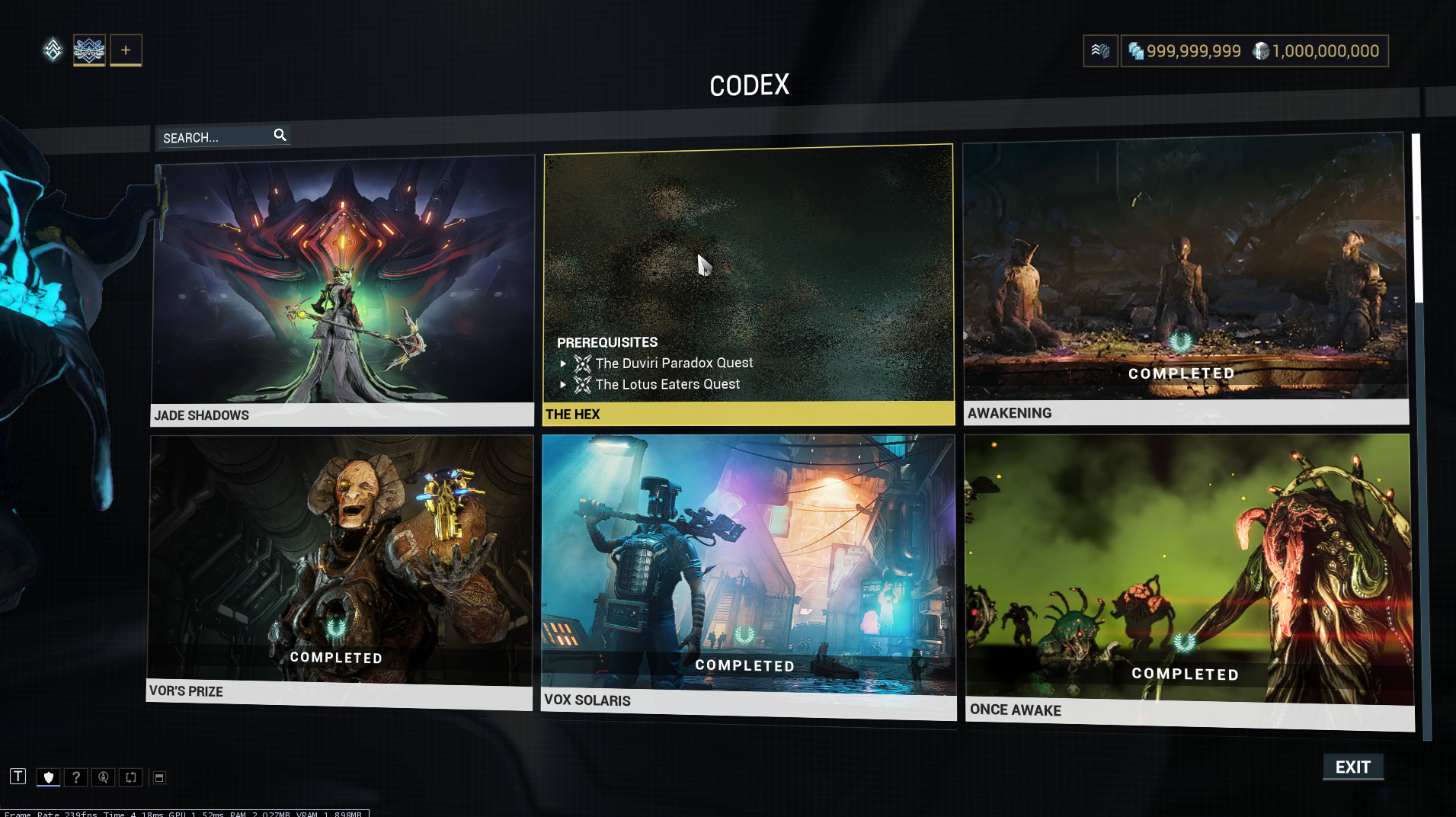Open the boosters icon near currencies
The image size is (1456, 817).
click(x=1100, y=51)
